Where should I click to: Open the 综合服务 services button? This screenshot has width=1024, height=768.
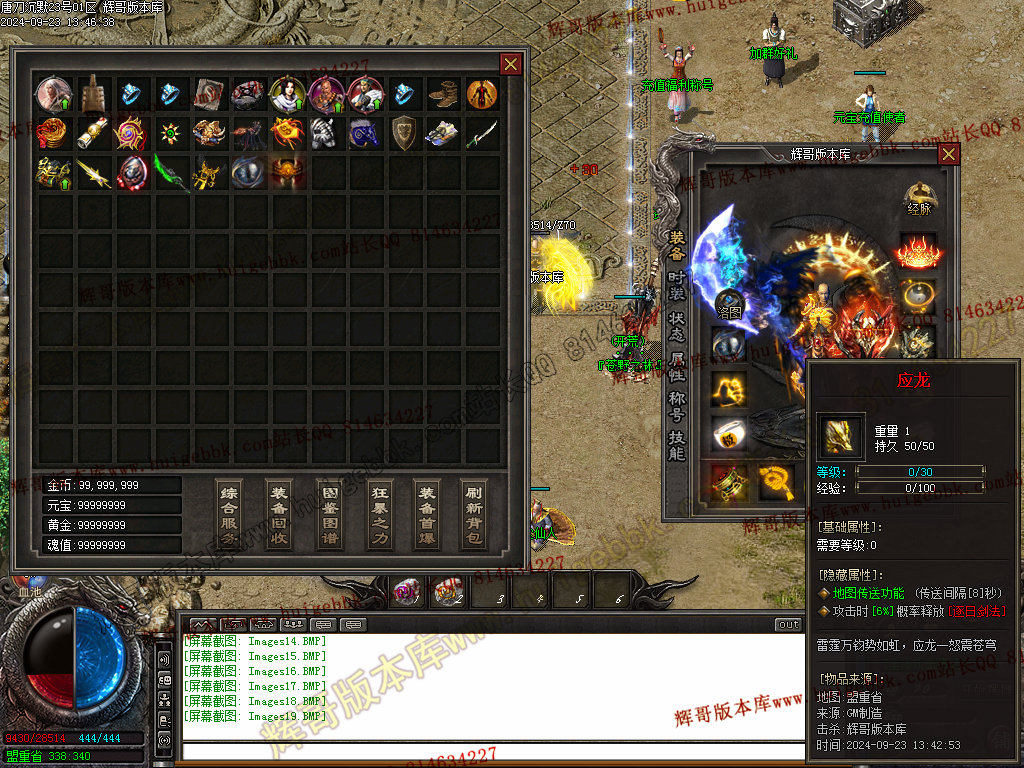229,514
